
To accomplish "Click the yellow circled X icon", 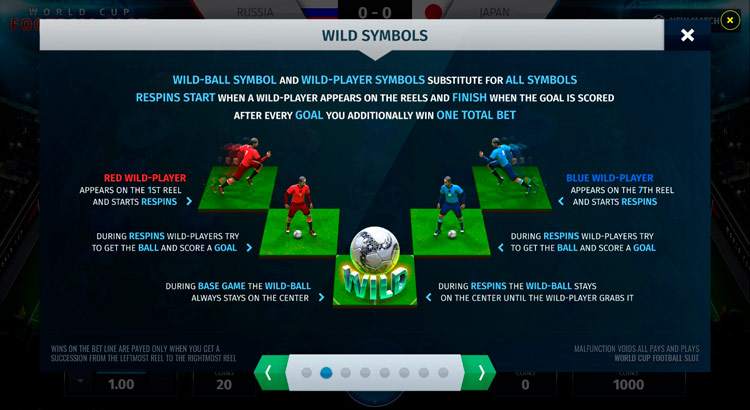I will pyautogui.click(x=731, y=19).
